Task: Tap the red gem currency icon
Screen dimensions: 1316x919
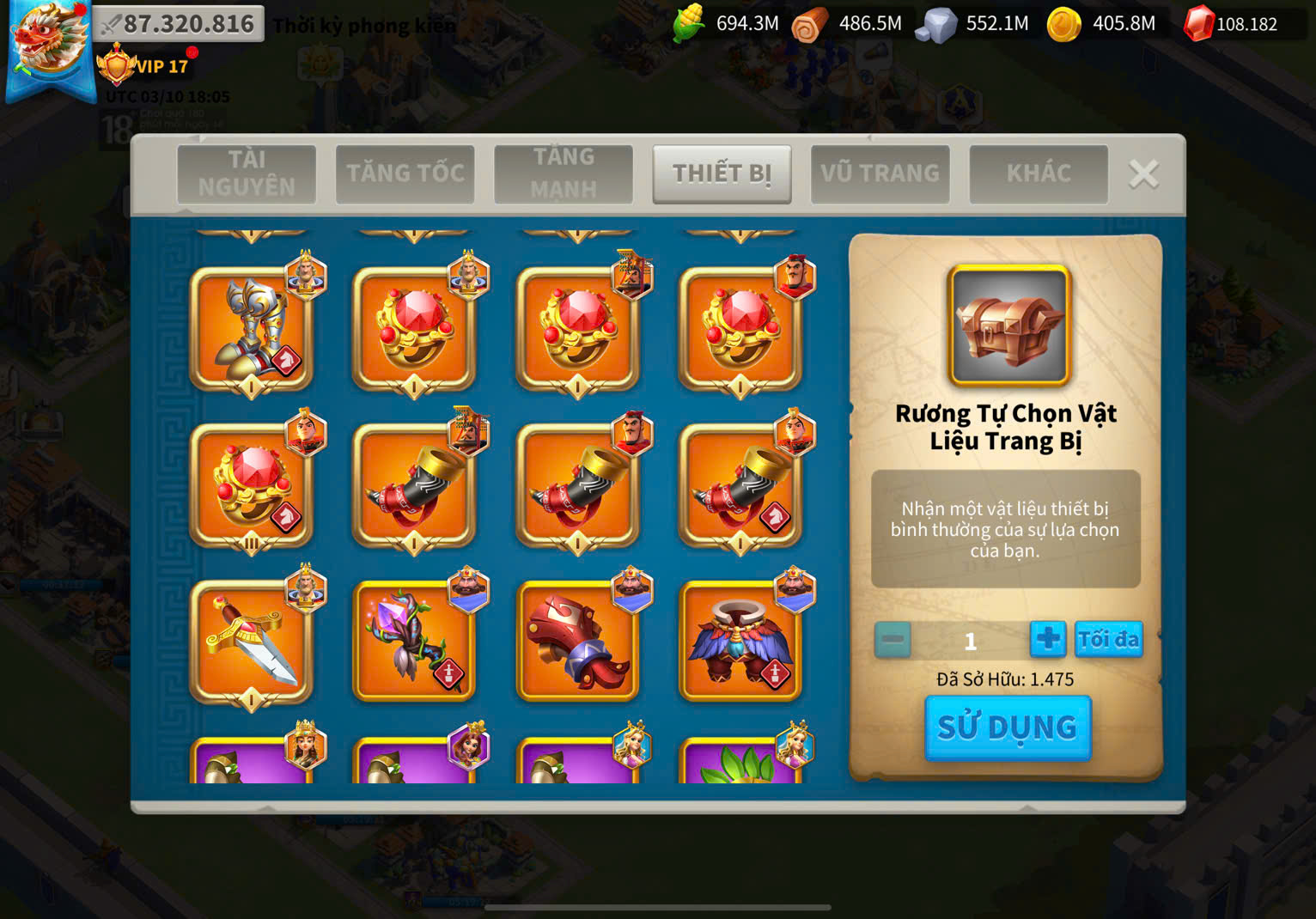Action: pyautogui.click(x=1198, y=24)
